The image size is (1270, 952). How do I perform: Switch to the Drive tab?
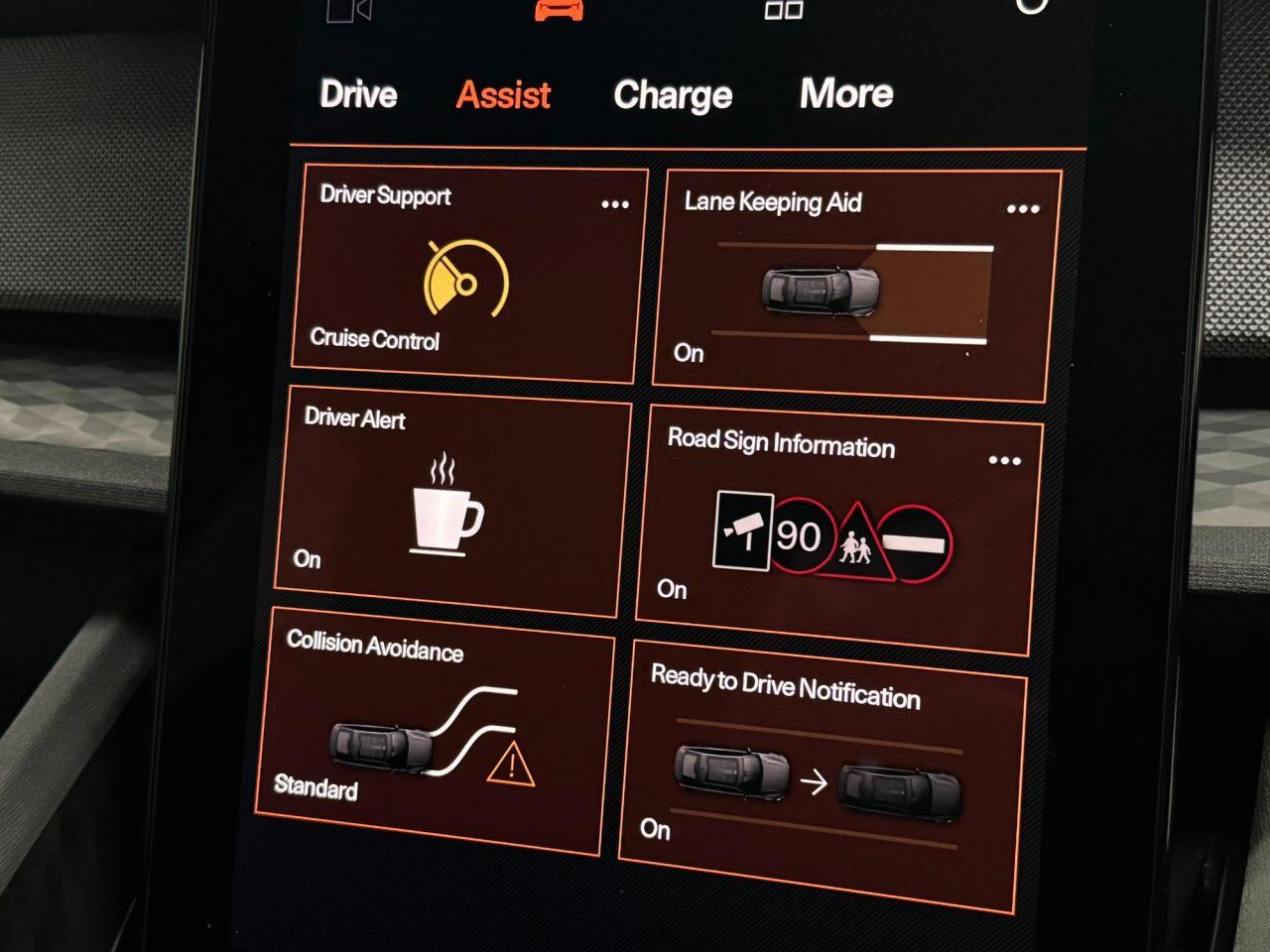click(x=358, y=94)
